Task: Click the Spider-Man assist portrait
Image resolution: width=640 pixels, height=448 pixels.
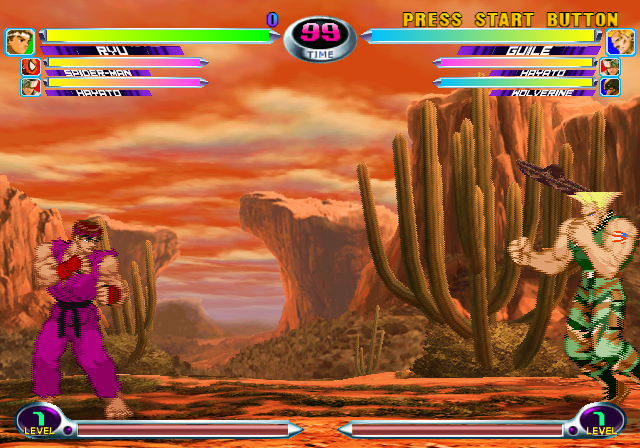Action: (30, 68)
